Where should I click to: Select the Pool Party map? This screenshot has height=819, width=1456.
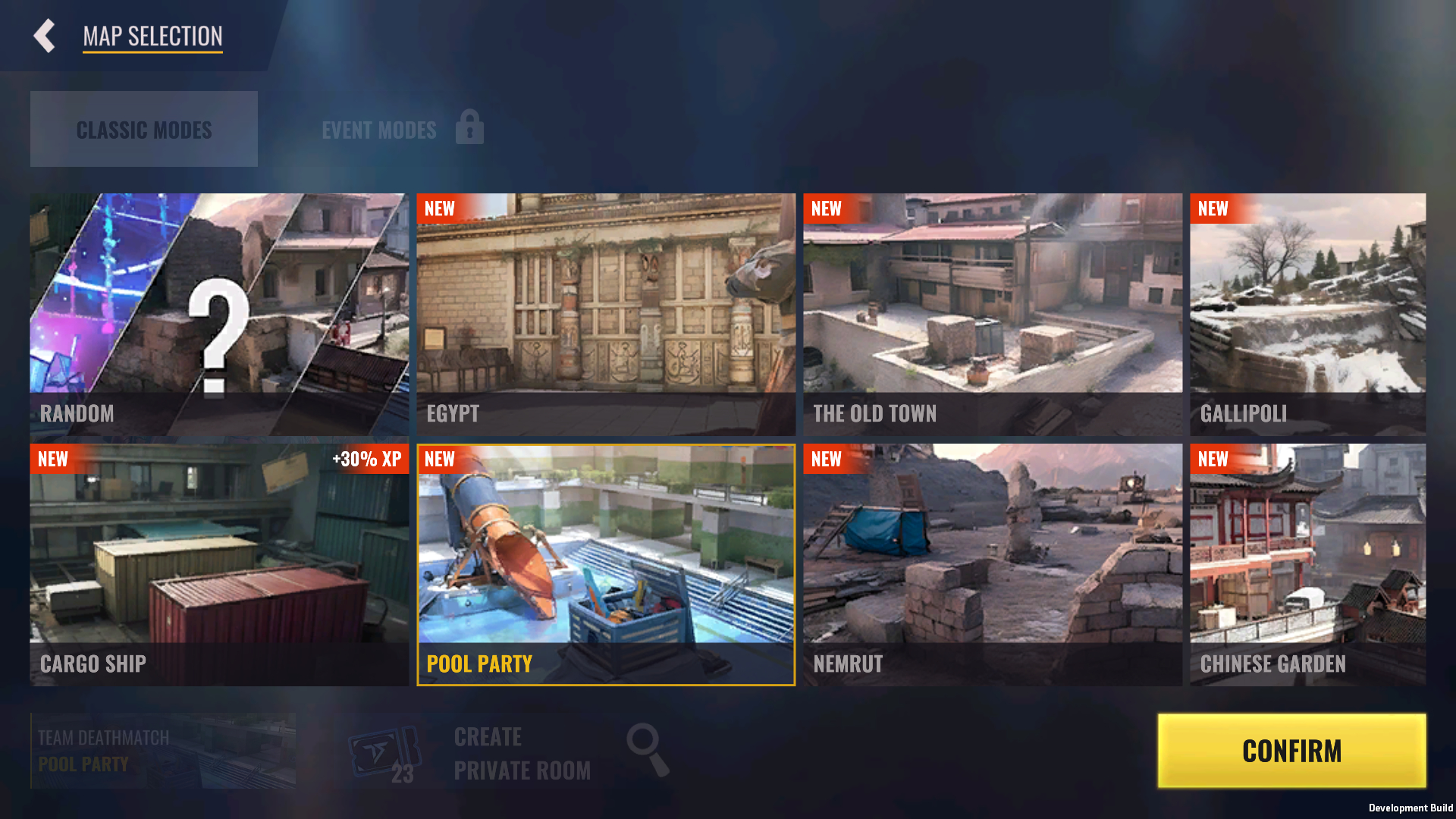coord(606,564)
